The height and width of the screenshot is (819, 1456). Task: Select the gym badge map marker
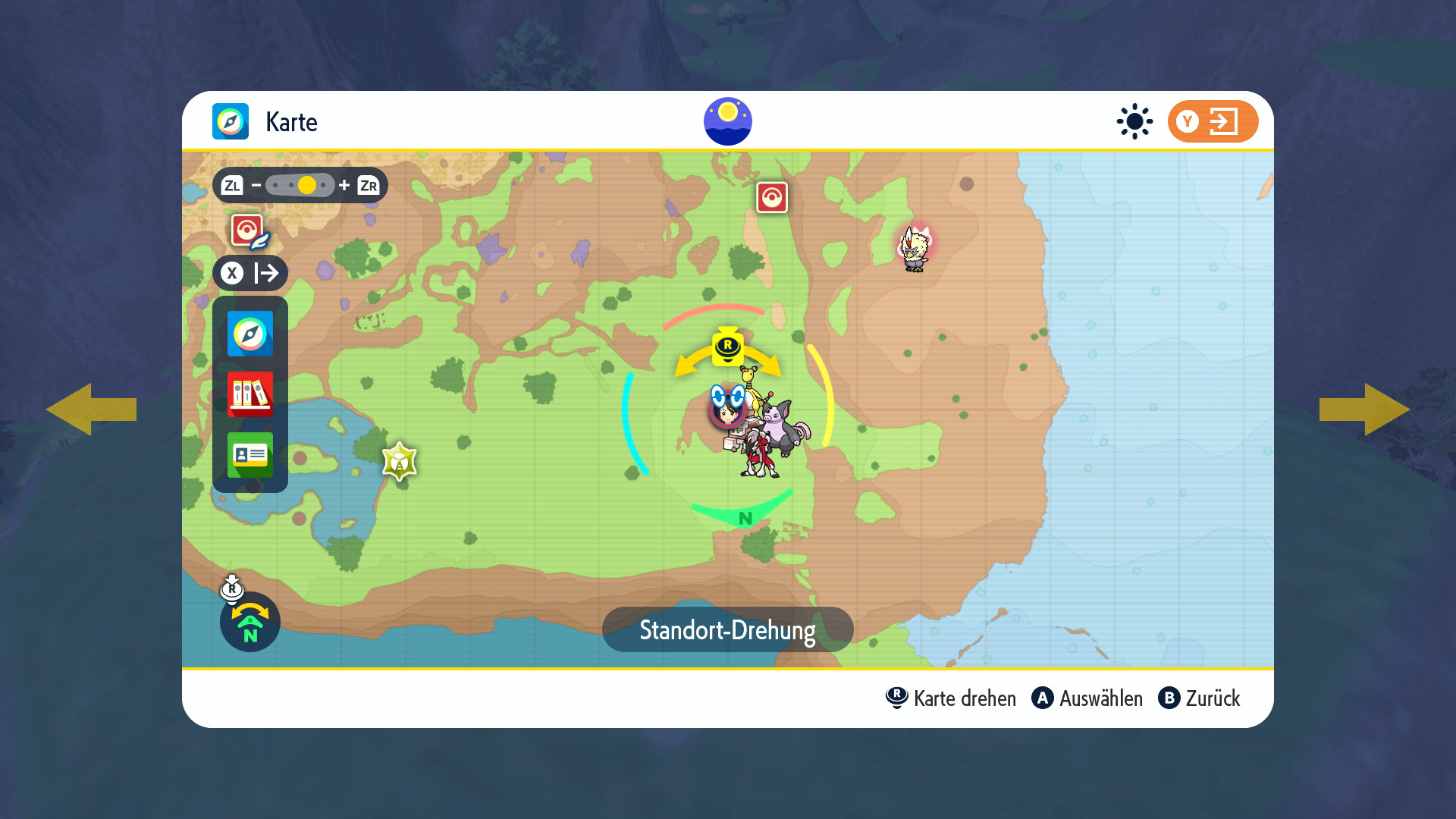point(400,461)
